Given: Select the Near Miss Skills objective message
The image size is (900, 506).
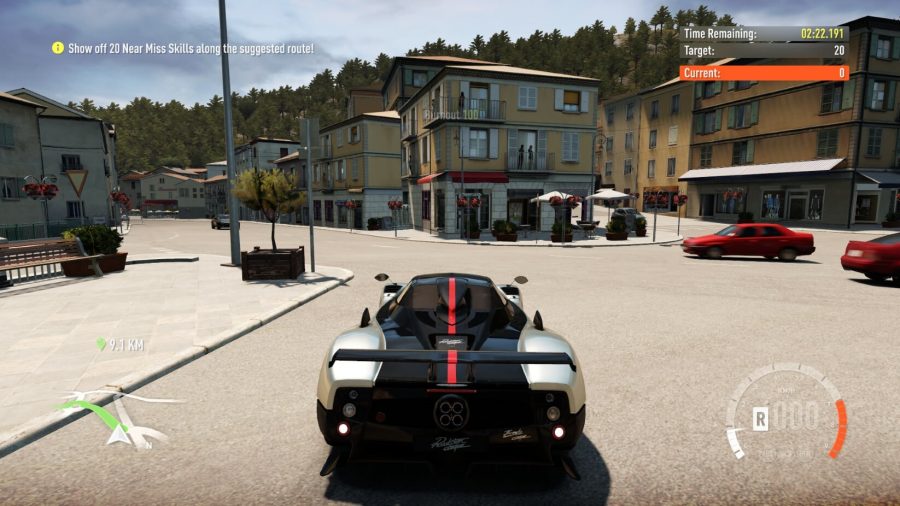Looking at the screenshot, I should coord(183,48).
